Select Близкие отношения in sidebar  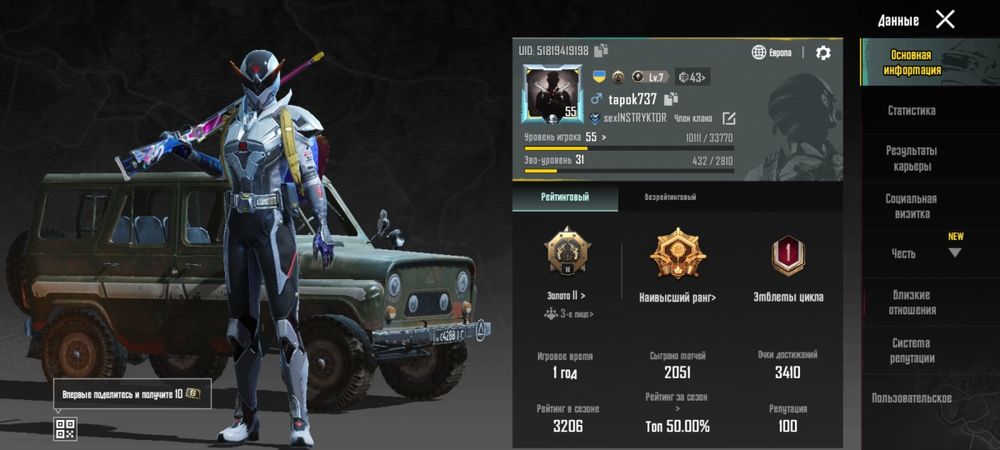(x=911, y=302)
